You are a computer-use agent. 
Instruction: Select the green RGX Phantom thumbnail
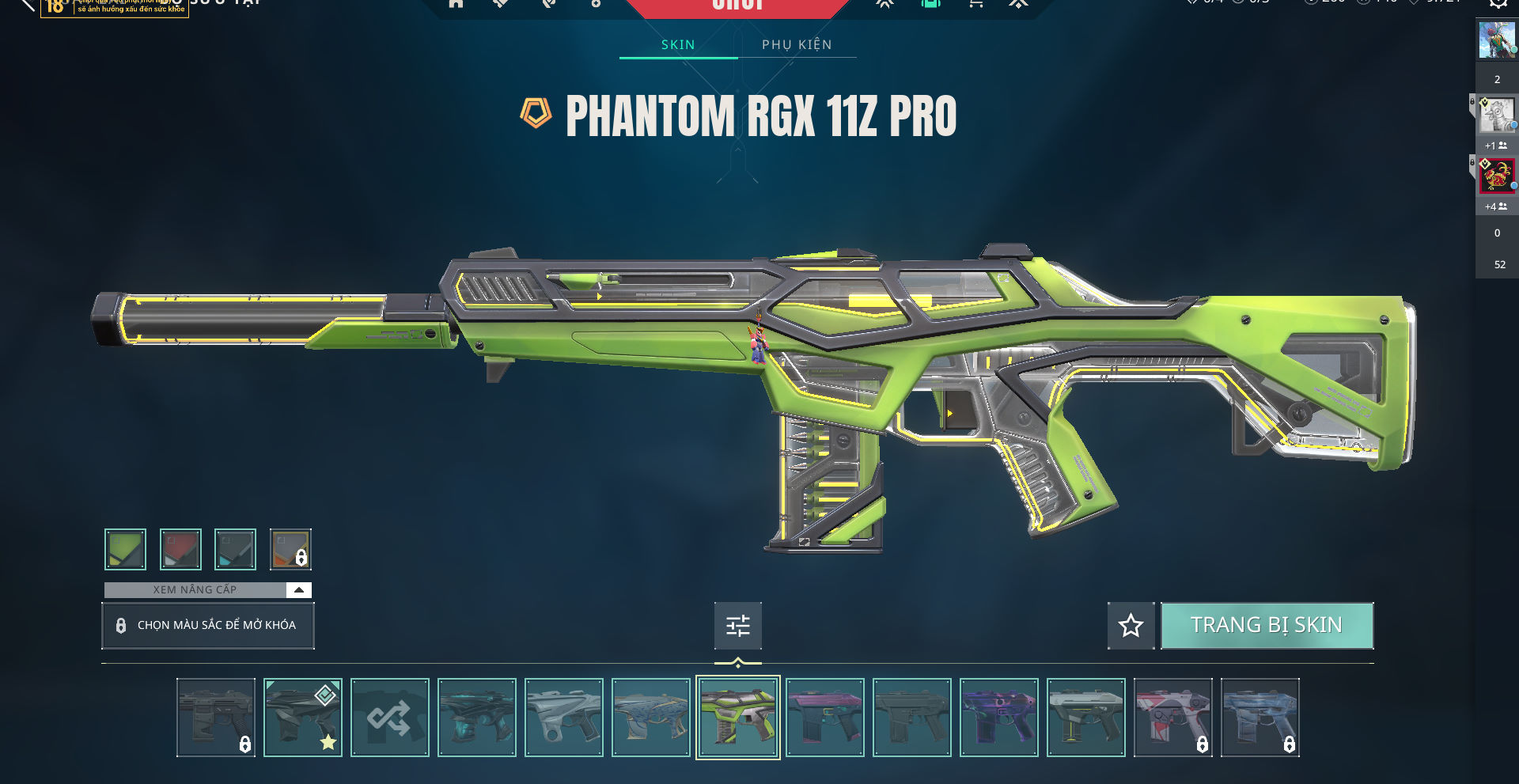pyautogui.click(x=737, y=718)
